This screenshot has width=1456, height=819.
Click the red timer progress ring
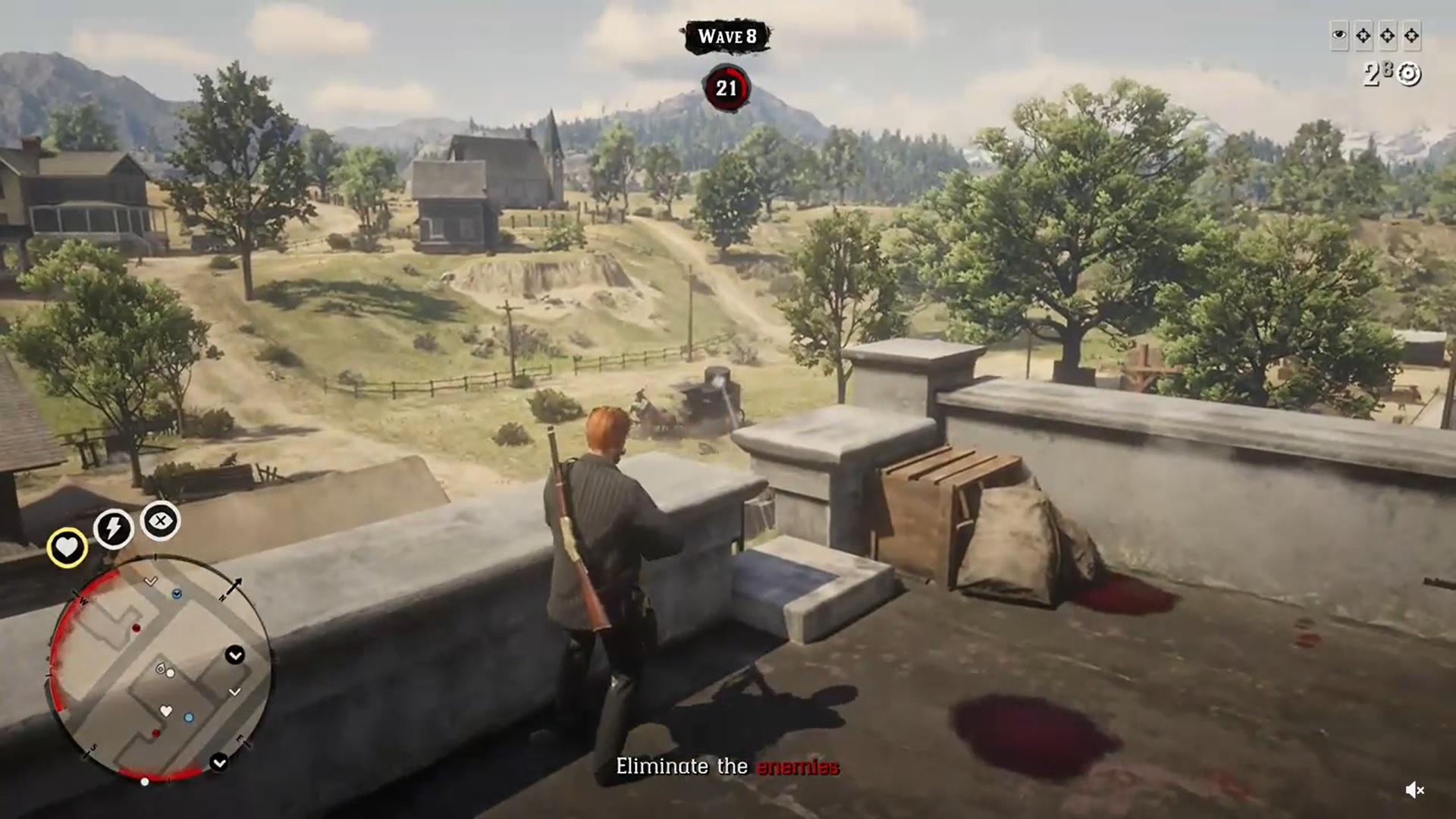[726, 86]
